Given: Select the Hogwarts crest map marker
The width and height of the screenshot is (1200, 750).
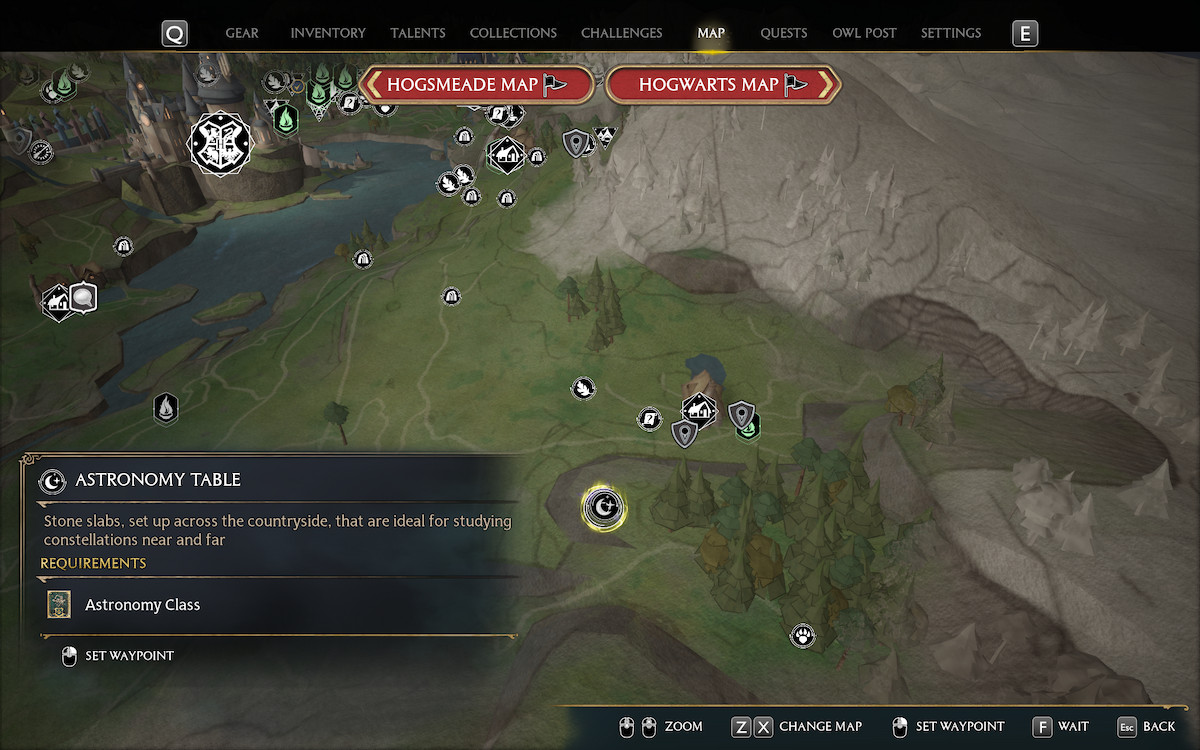Looking at the screenshot, I should click(x=221, y=143).
